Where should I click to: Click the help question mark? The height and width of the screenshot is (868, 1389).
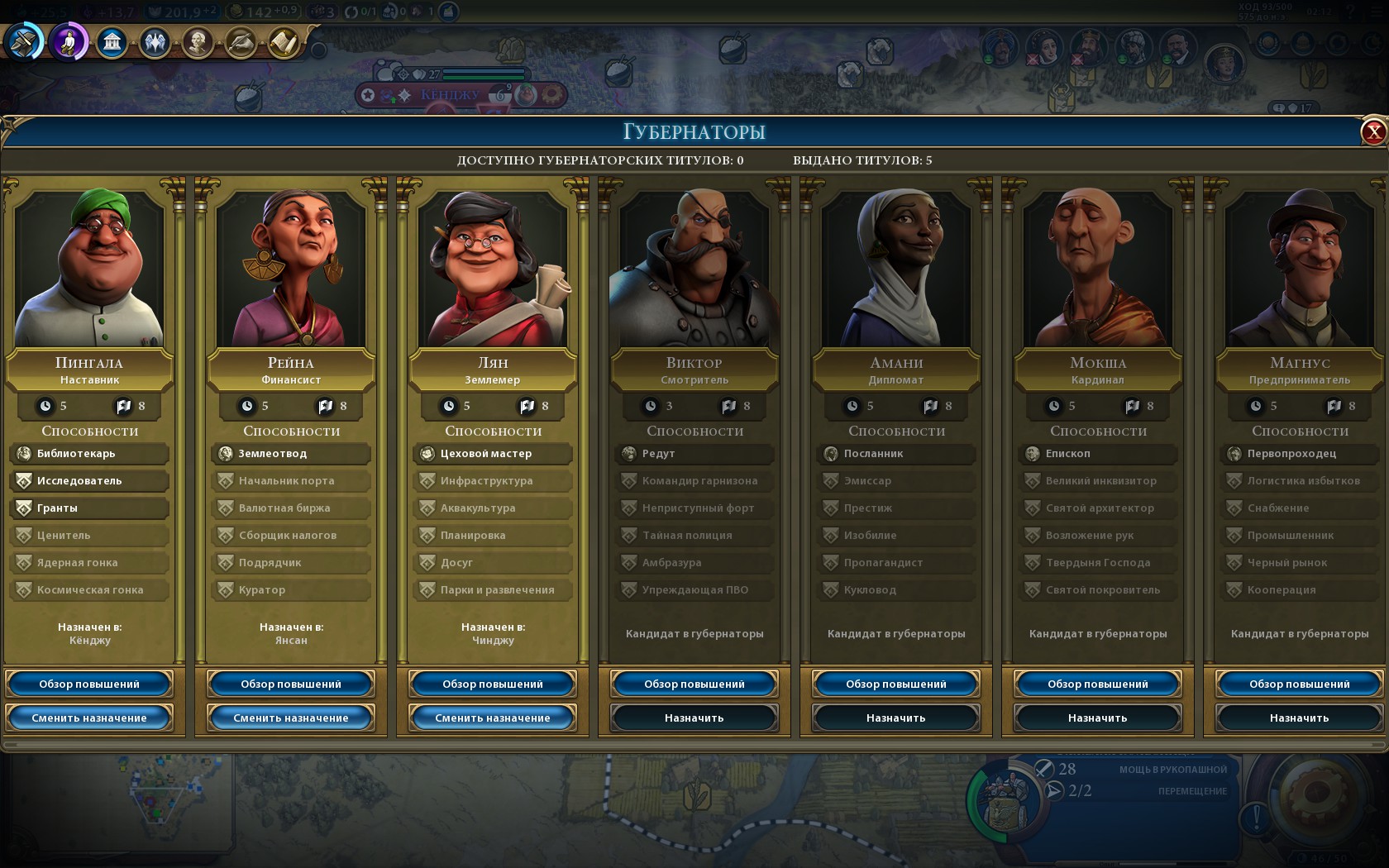pyautogui.click(x=1350, y=12)
